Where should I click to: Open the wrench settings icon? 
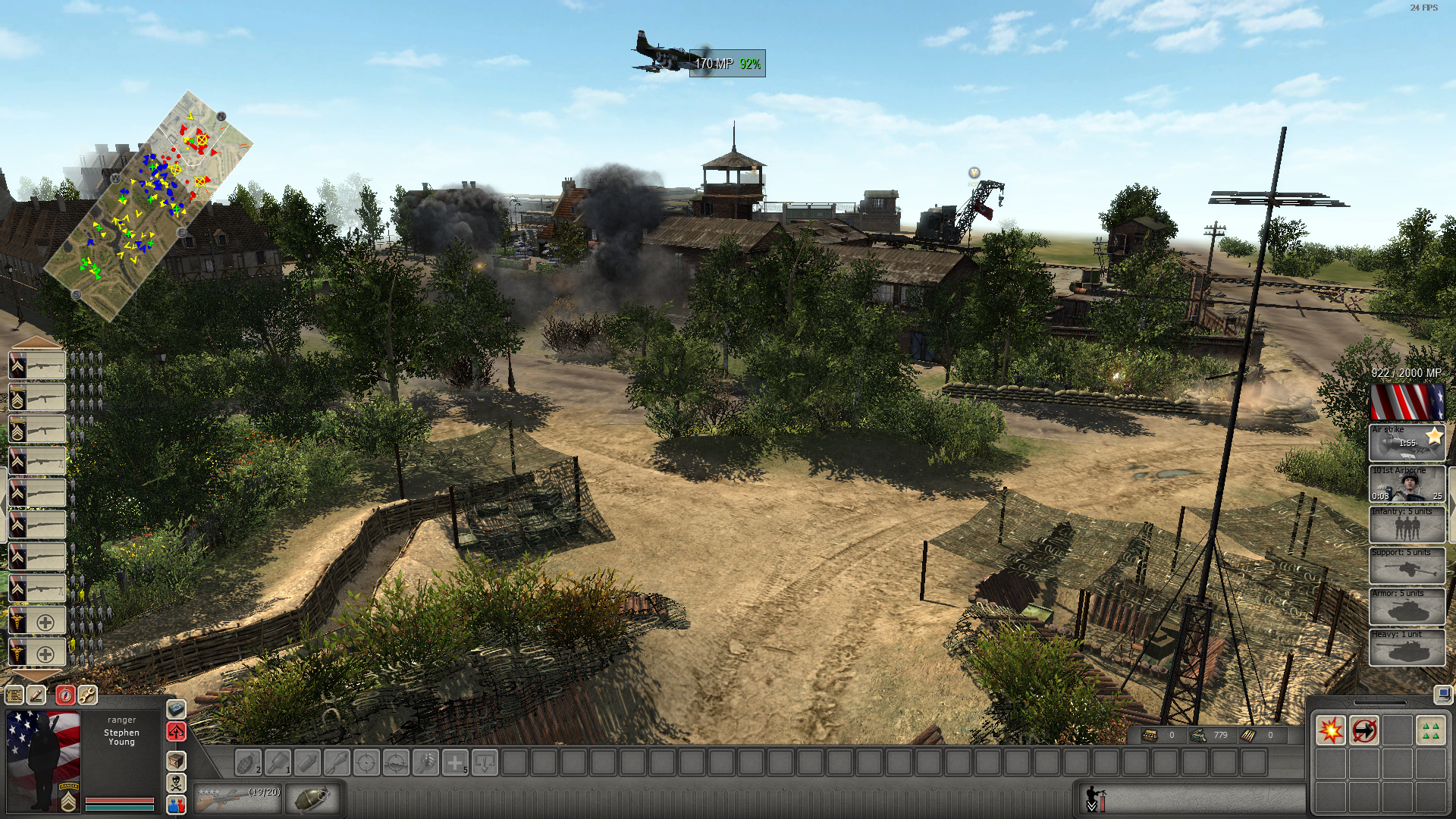87,695
